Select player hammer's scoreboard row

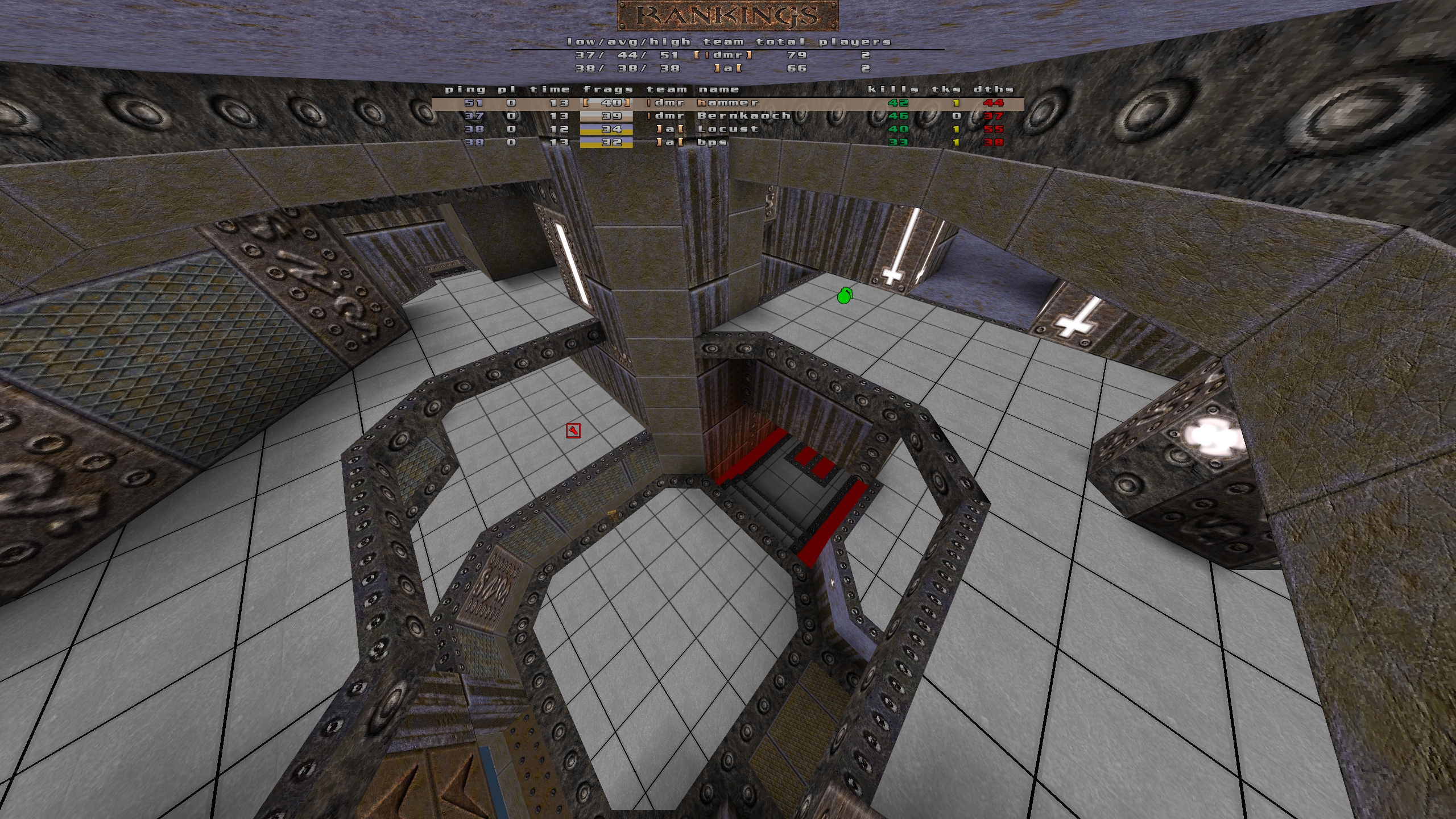[727, 103]
